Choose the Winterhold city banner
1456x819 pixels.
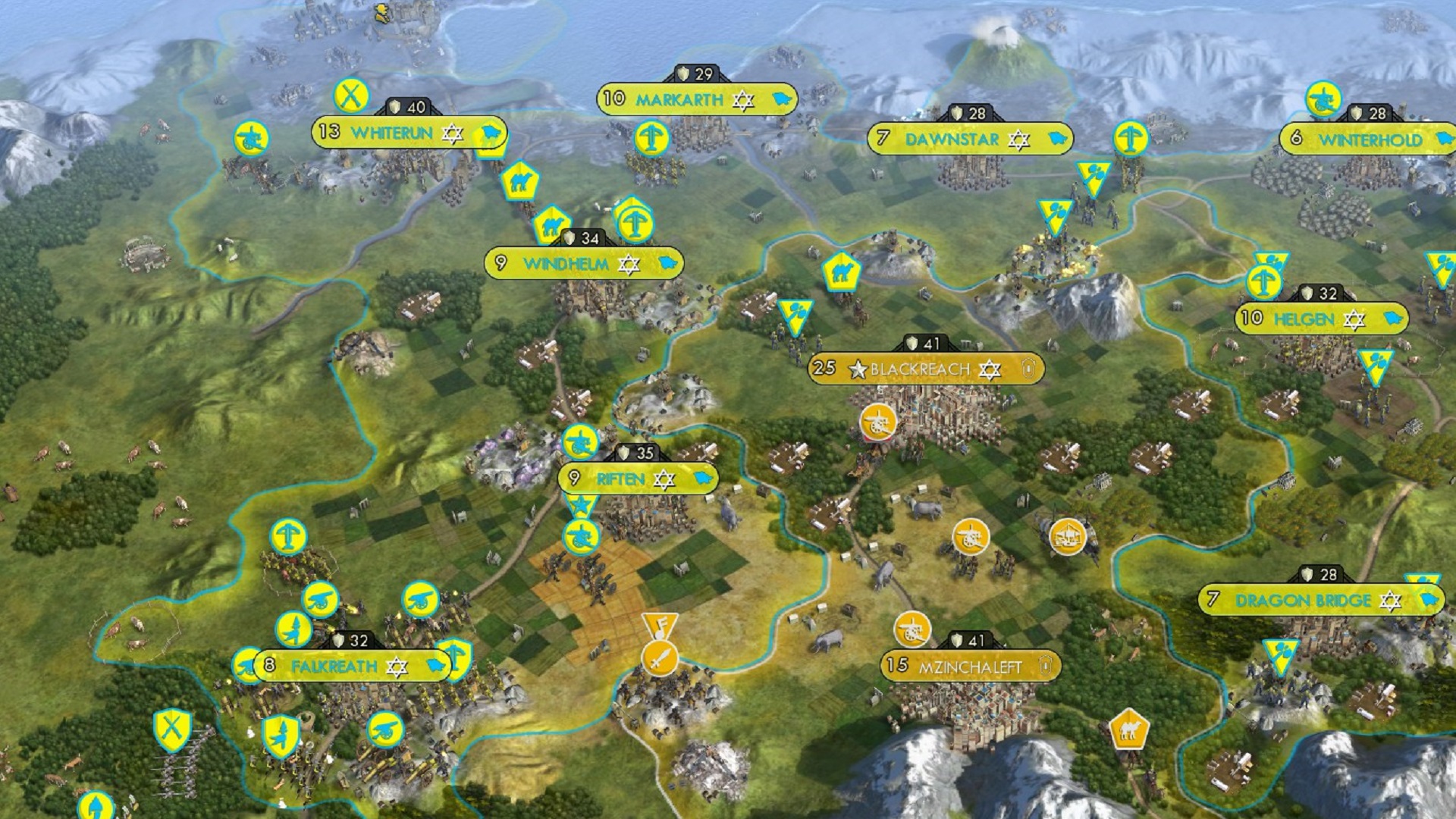pyautogui.click(x=1370, y=140)
